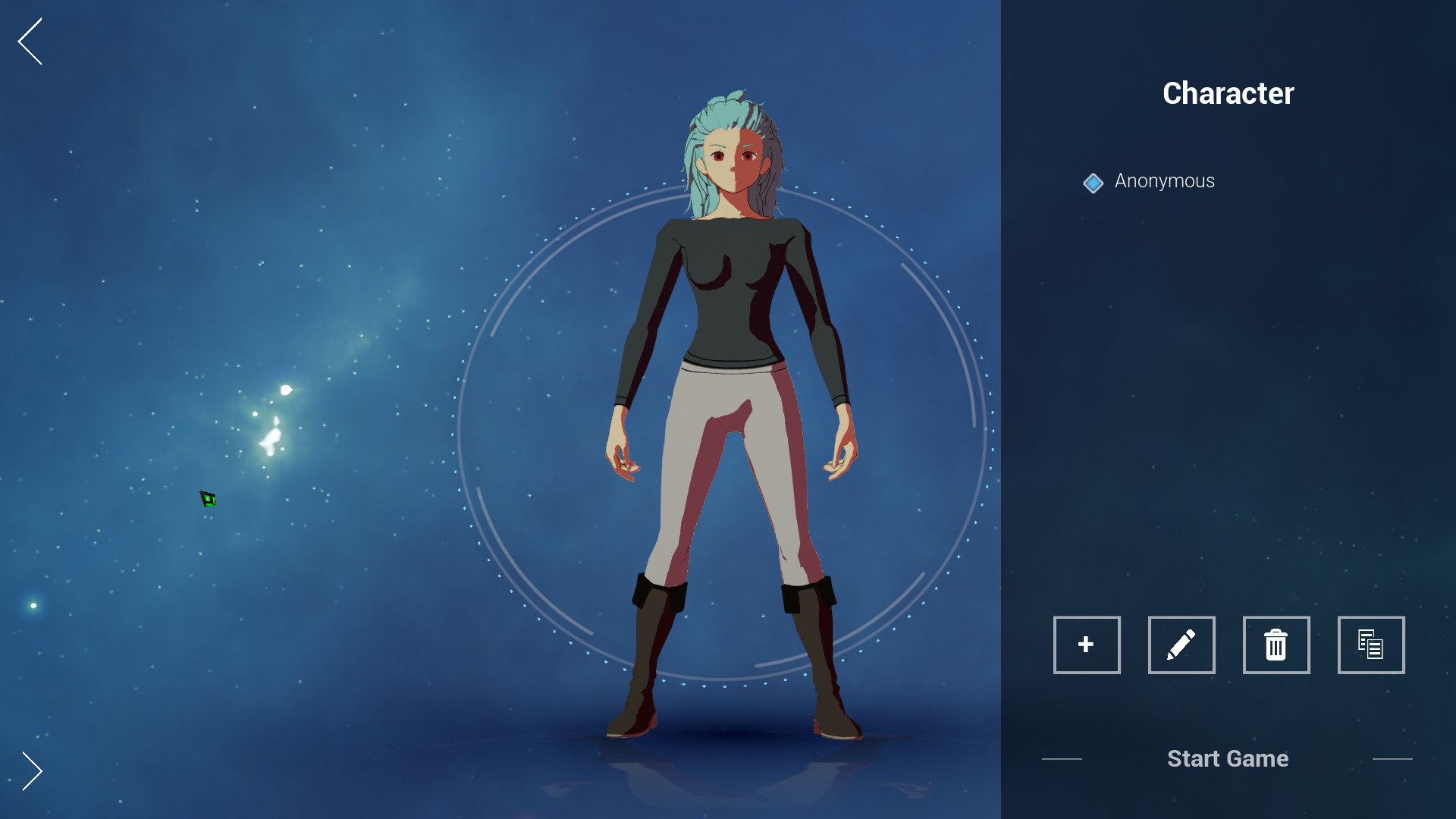The height and width of the screenshot is (819, 1456).
Task: Open the character list under Character heading
Action: coord(1164,181)
